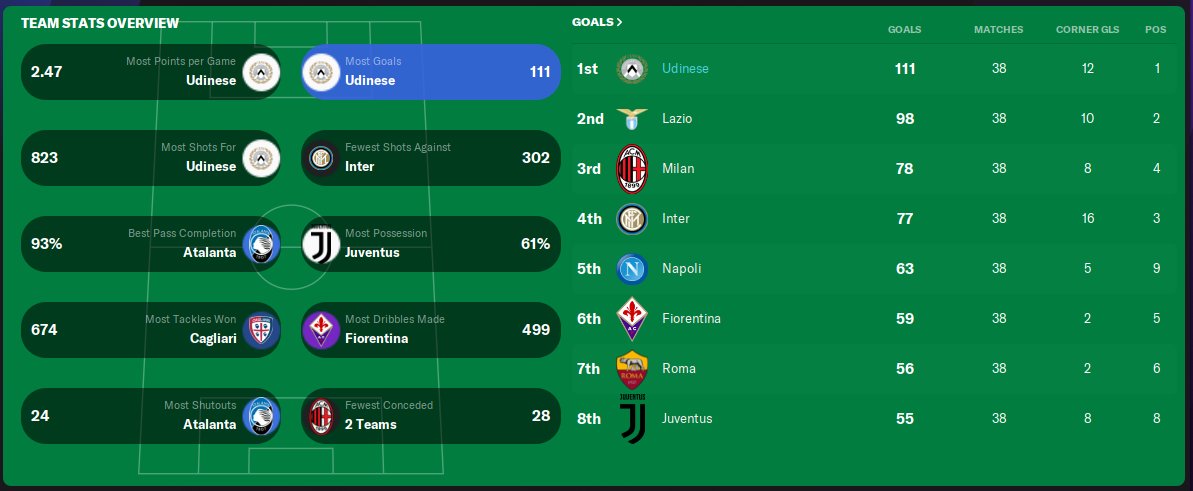
Task: Open the Most Shutouts stat card
Action: point(150,416)
